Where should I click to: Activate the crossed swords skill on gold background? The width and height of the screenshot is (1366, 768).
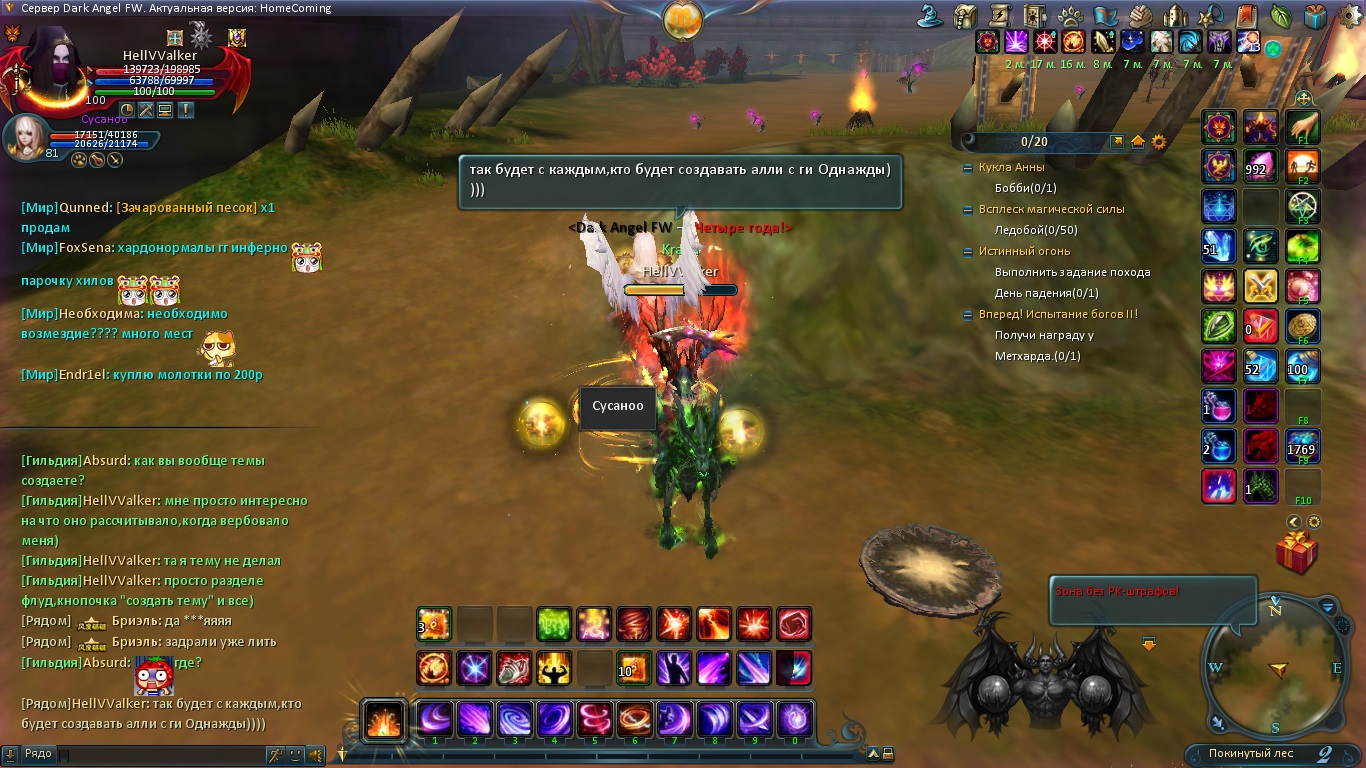(1261, 287)
